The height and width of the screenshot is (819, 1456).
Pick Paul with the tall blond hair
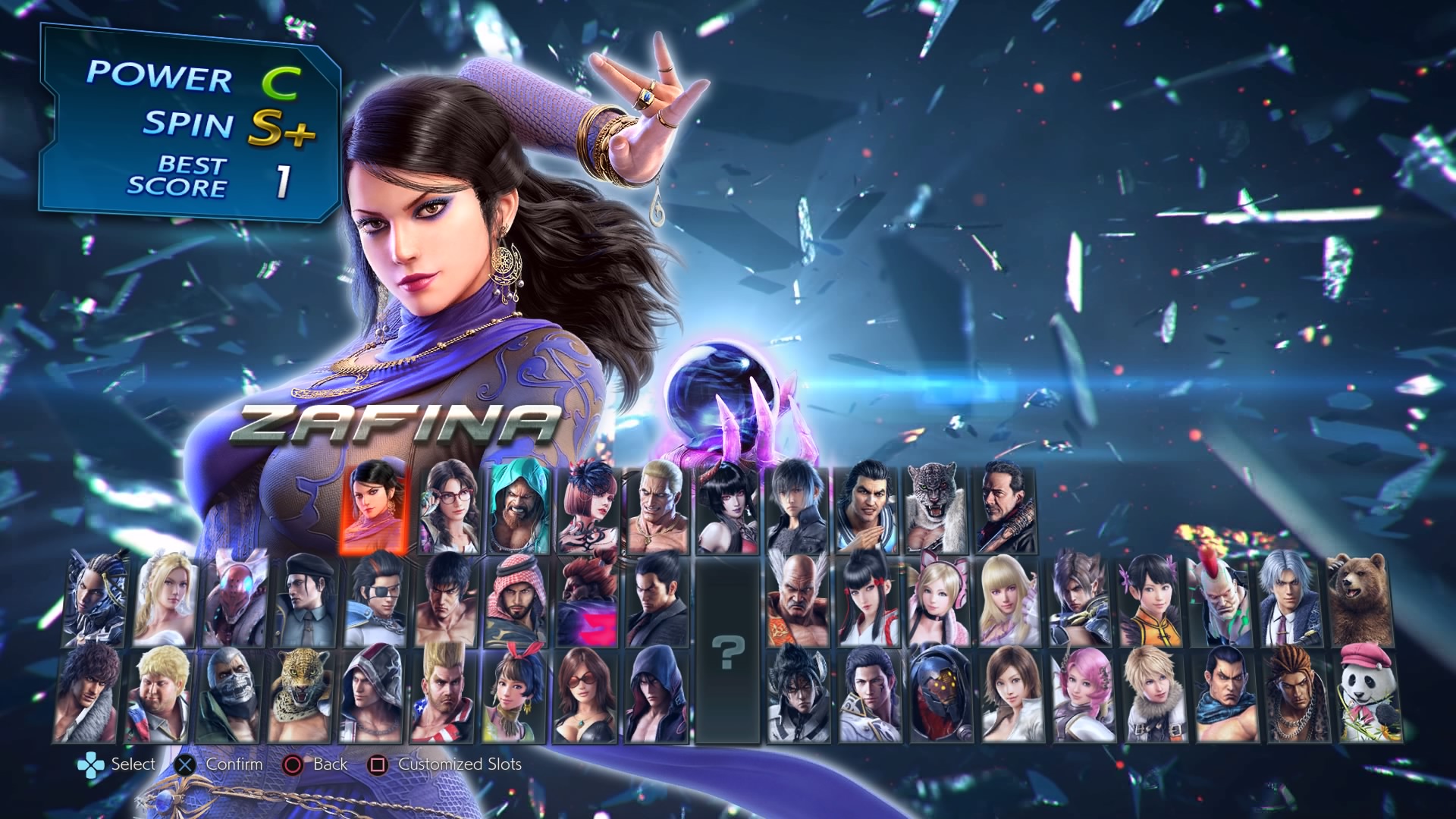[442, 695]
